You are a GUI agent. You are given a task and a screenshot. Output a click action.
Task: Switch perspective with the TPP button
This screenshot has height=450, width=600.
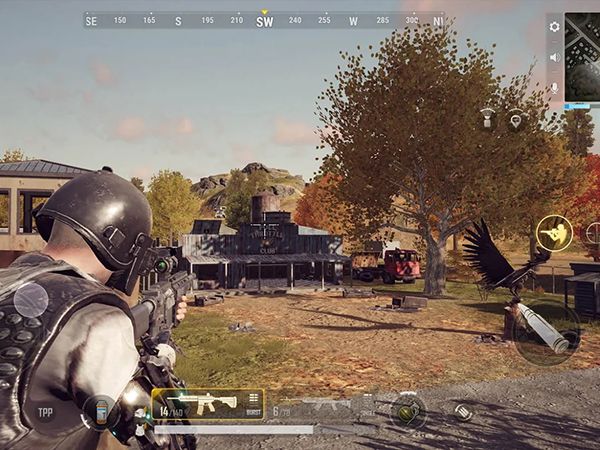point(45,411)
